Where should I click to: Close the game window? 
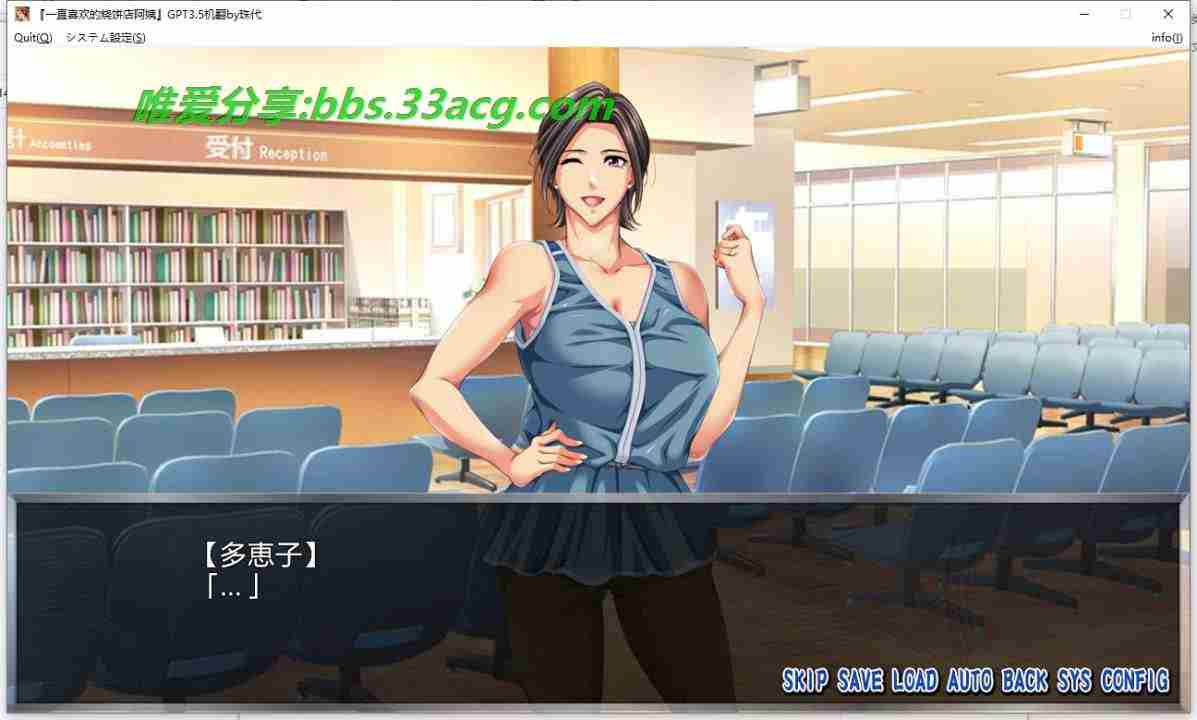coord(1169,14)
